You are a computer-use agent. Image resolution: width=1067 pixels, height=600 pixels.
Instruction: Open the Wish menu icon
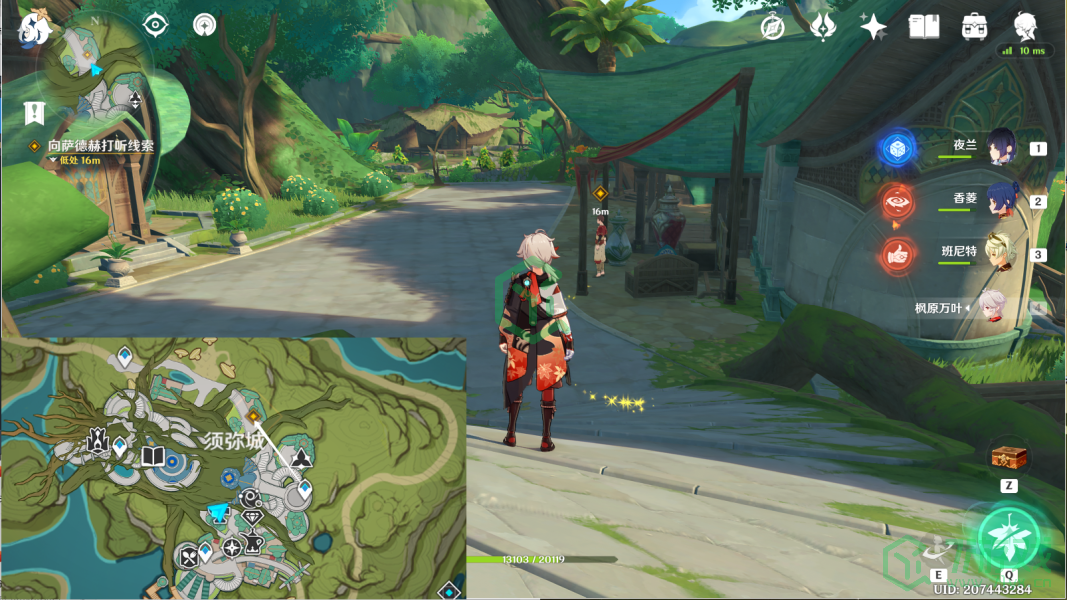pos(823,27)
